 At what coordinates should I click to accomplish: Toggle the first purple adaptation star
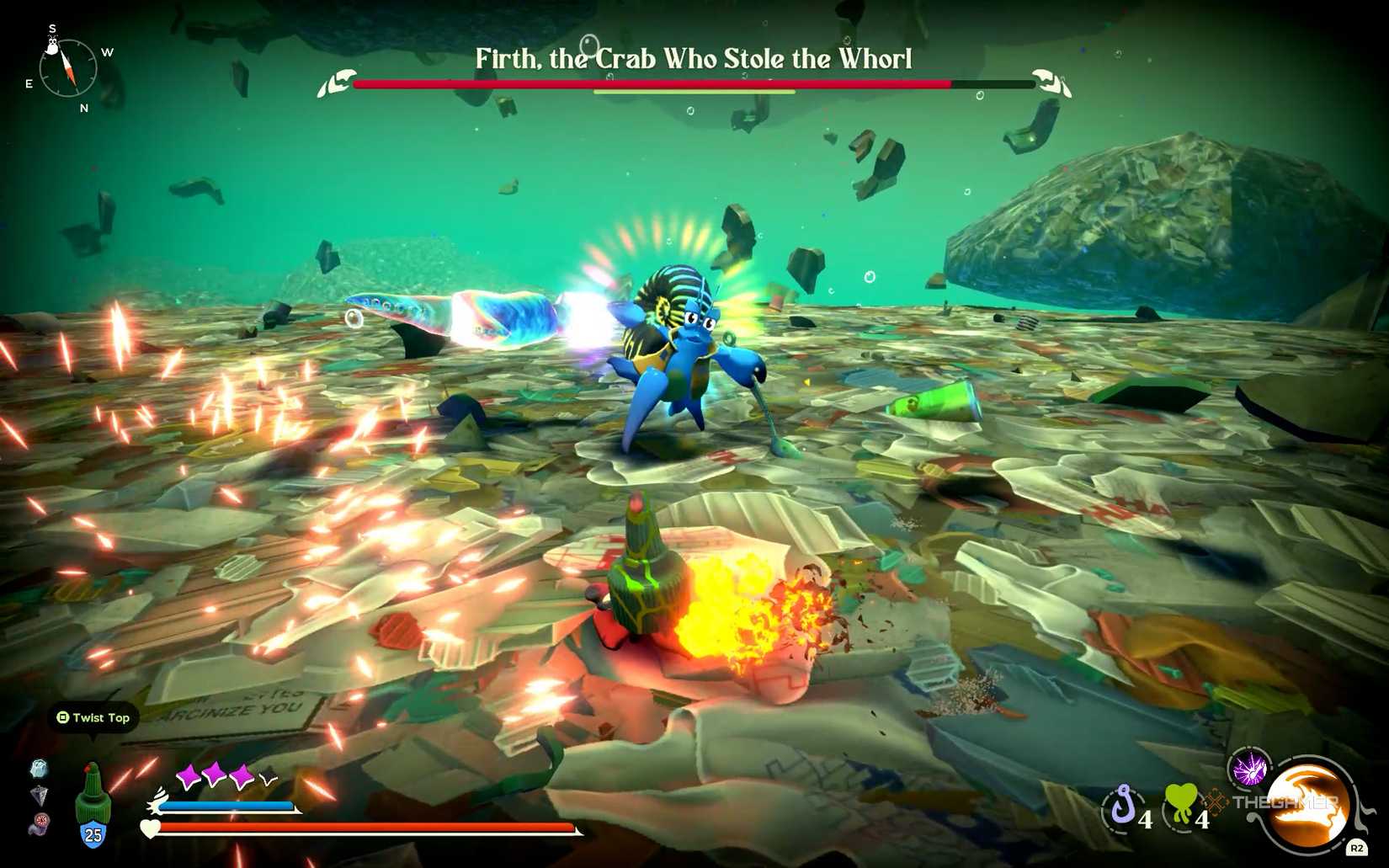pos(189,775)
